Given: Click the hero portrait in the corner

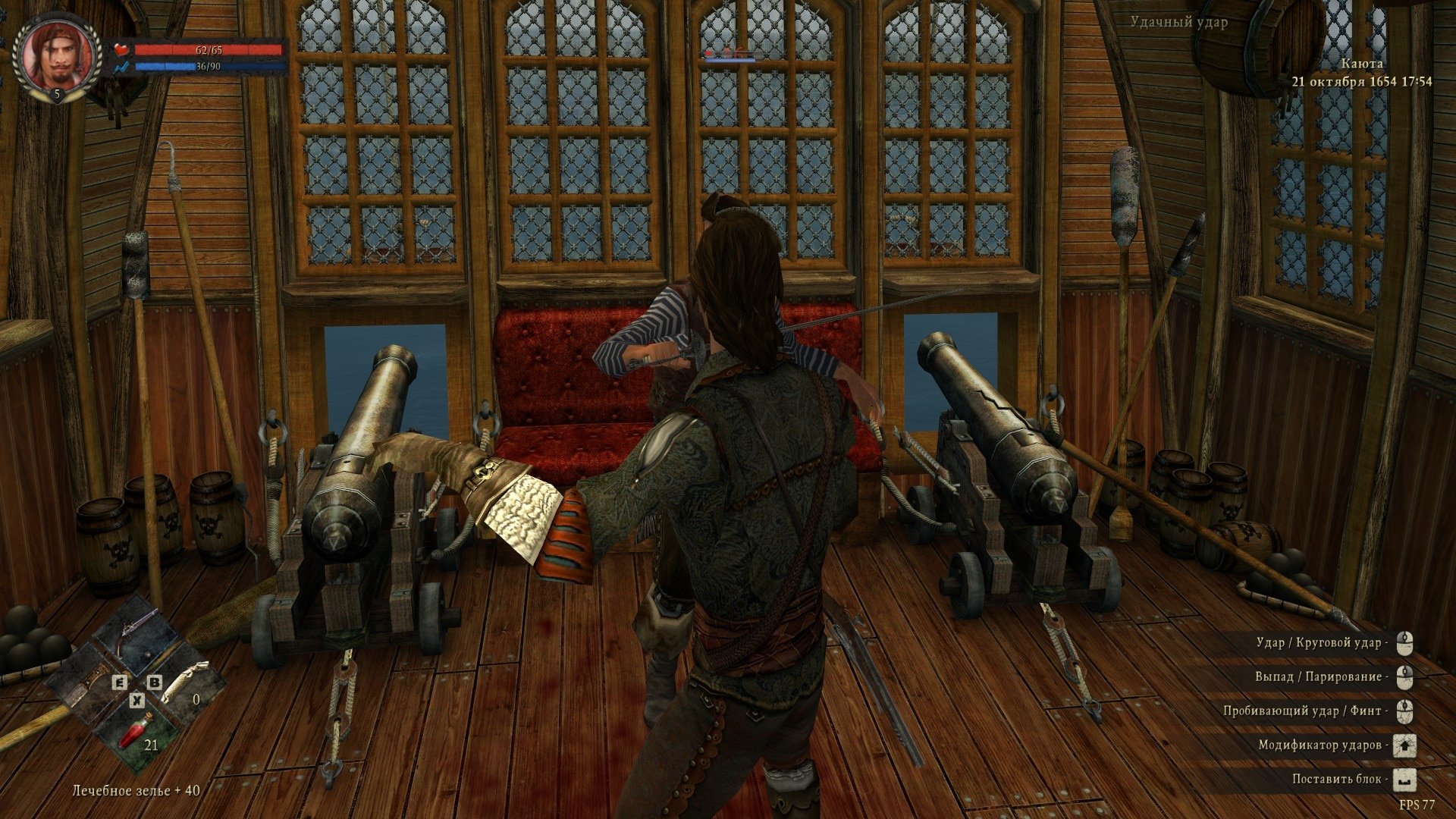Looking at the screenshot, I should coord(58,58).
